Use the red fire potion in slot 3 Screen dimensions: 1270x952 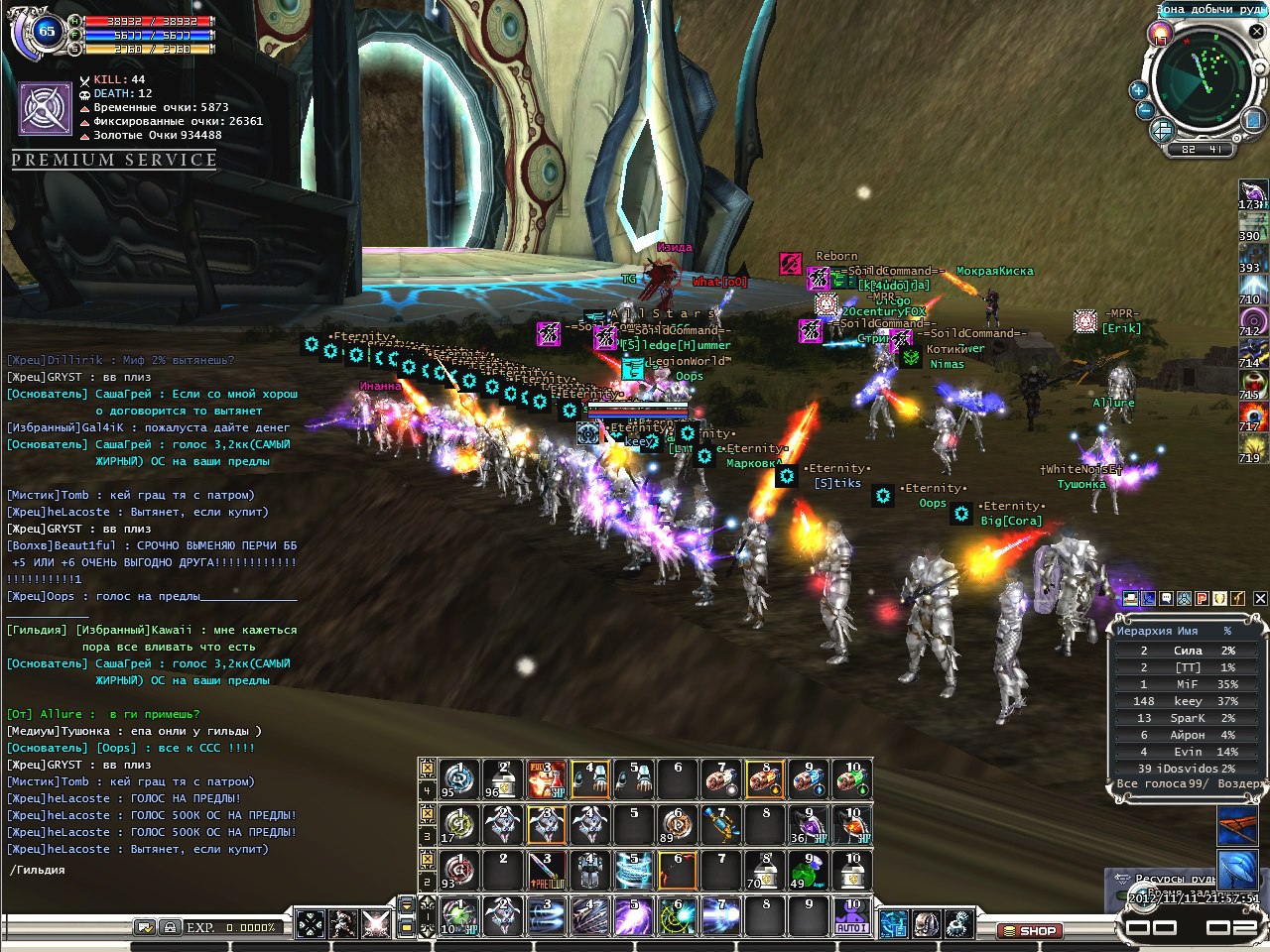click(546, 780)
